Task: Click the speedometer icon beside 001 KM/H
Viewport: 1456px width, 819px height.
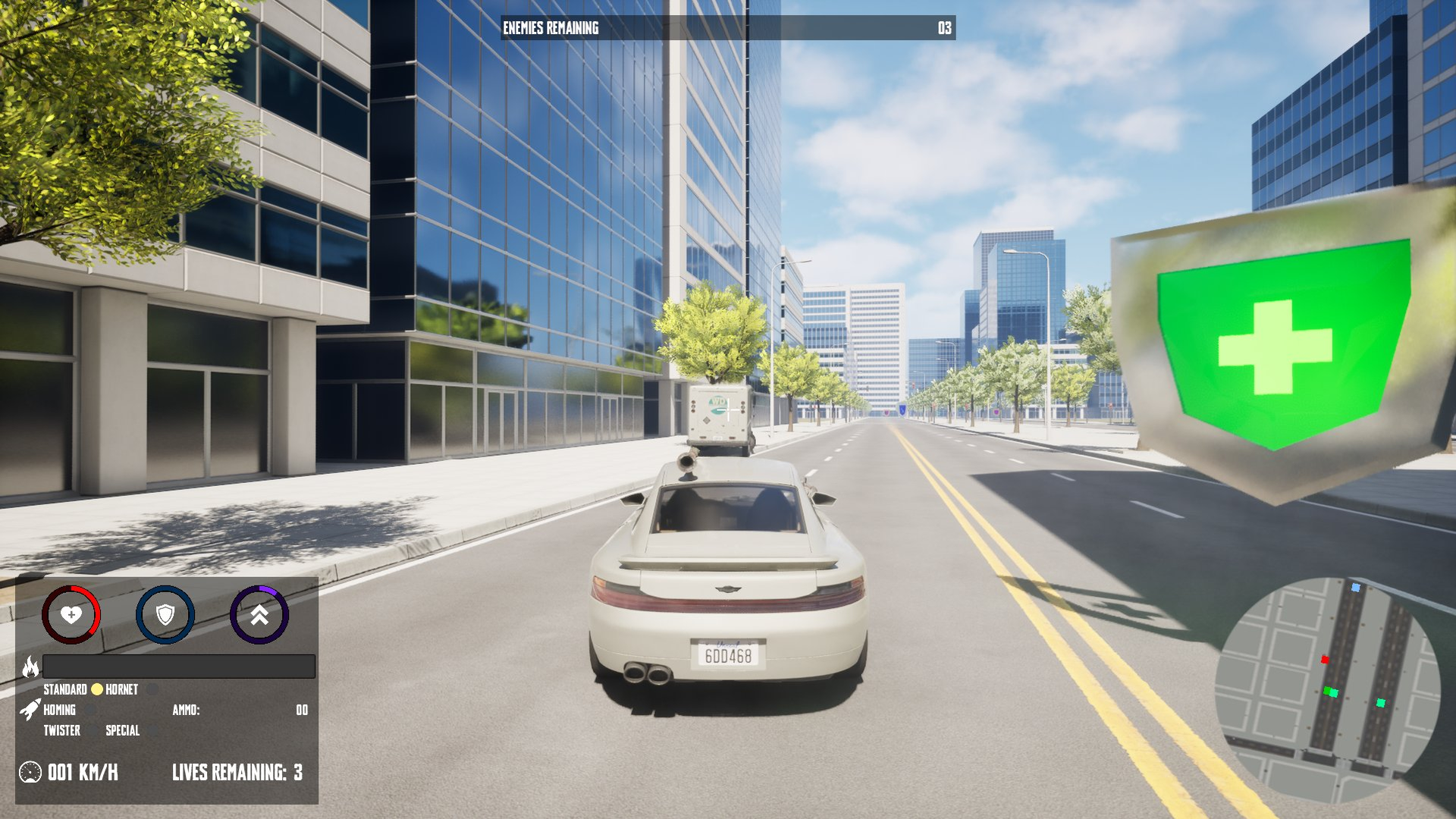Action: coord(30,773)
